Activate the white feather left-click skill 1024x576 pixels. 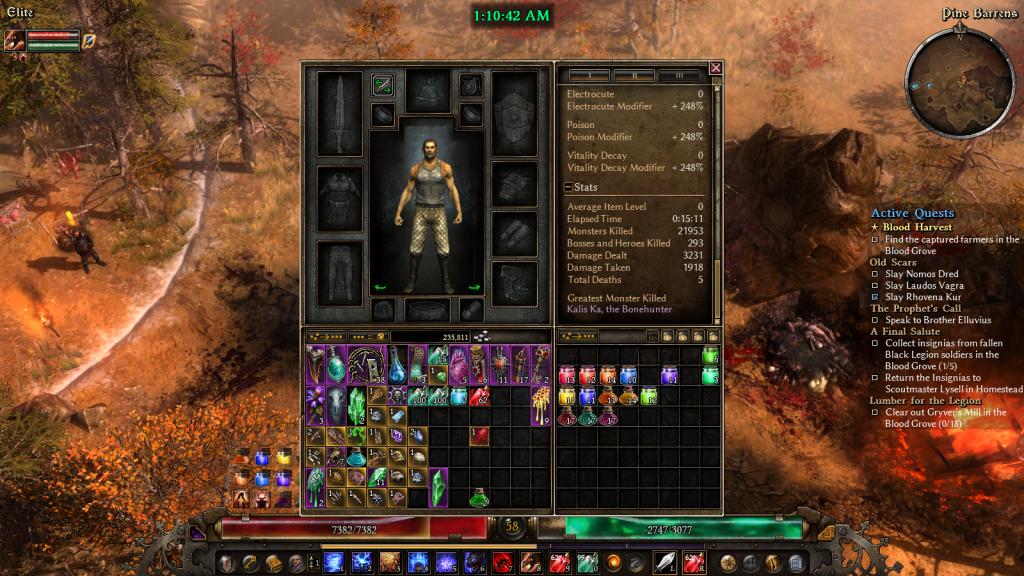click(665, 561)
